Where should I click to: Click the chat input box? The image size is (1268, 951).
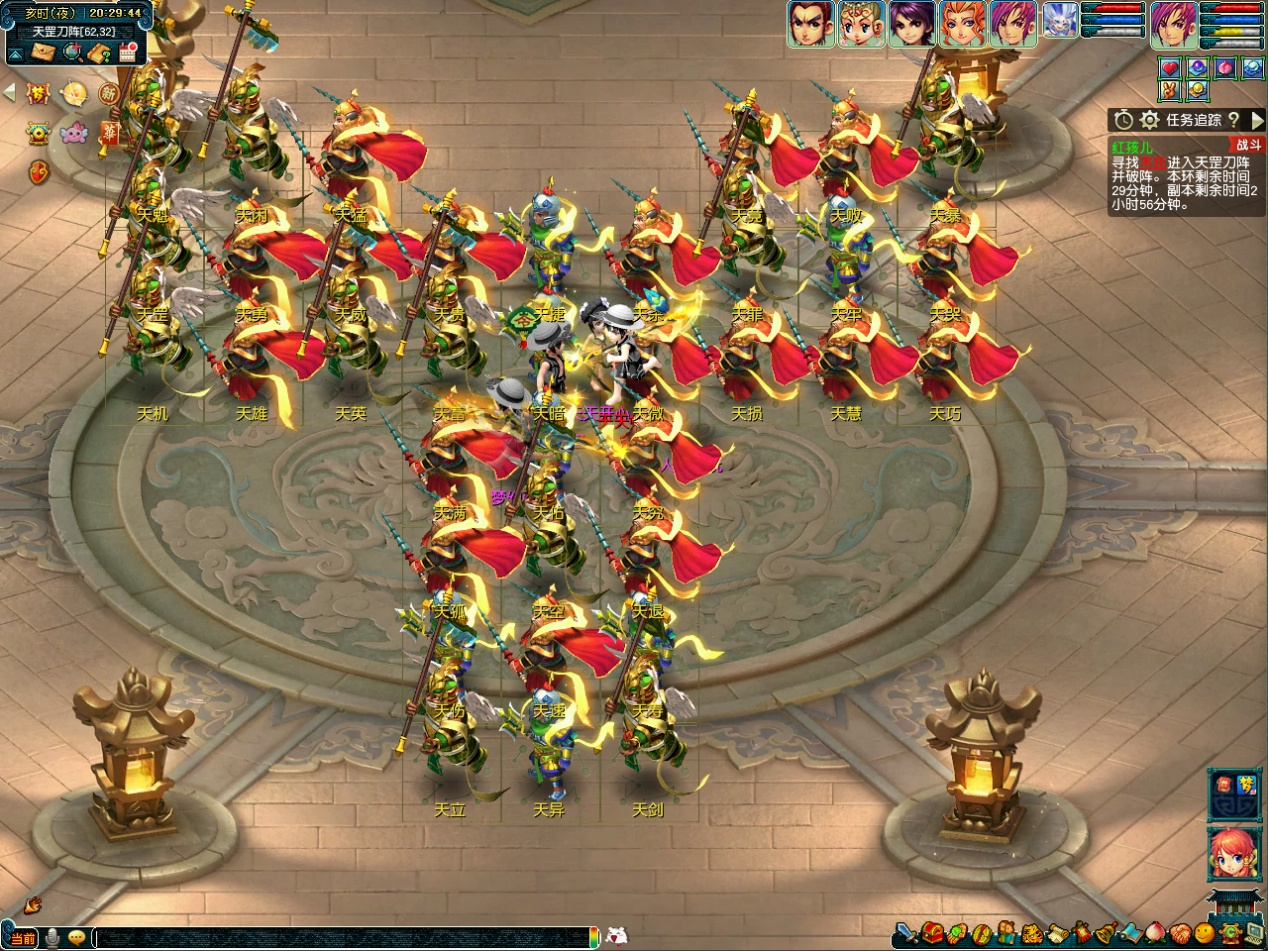(x=340, y=937)
